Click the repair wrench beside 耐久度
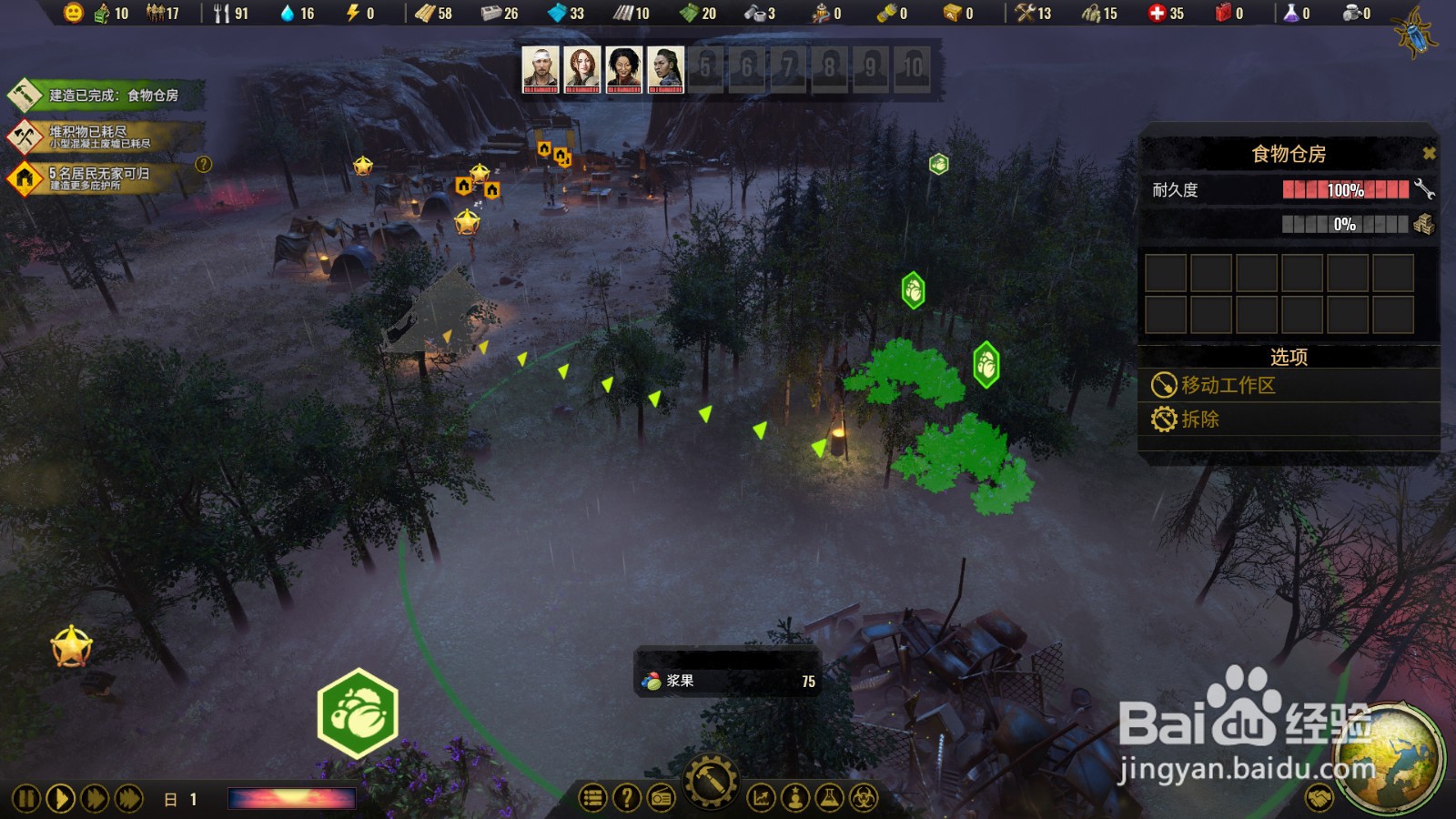 [x=1424, y=189]
